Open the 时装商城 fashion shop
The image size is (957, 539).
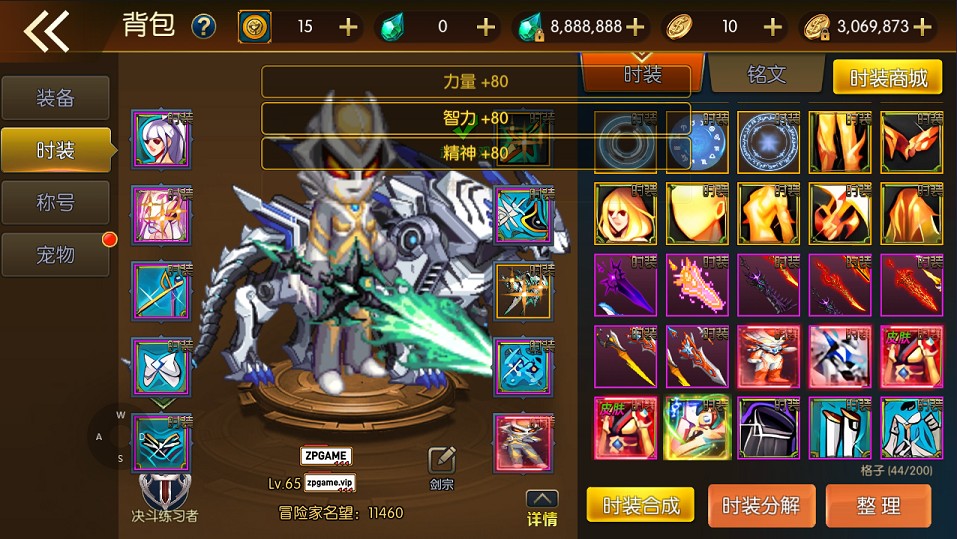887,77
